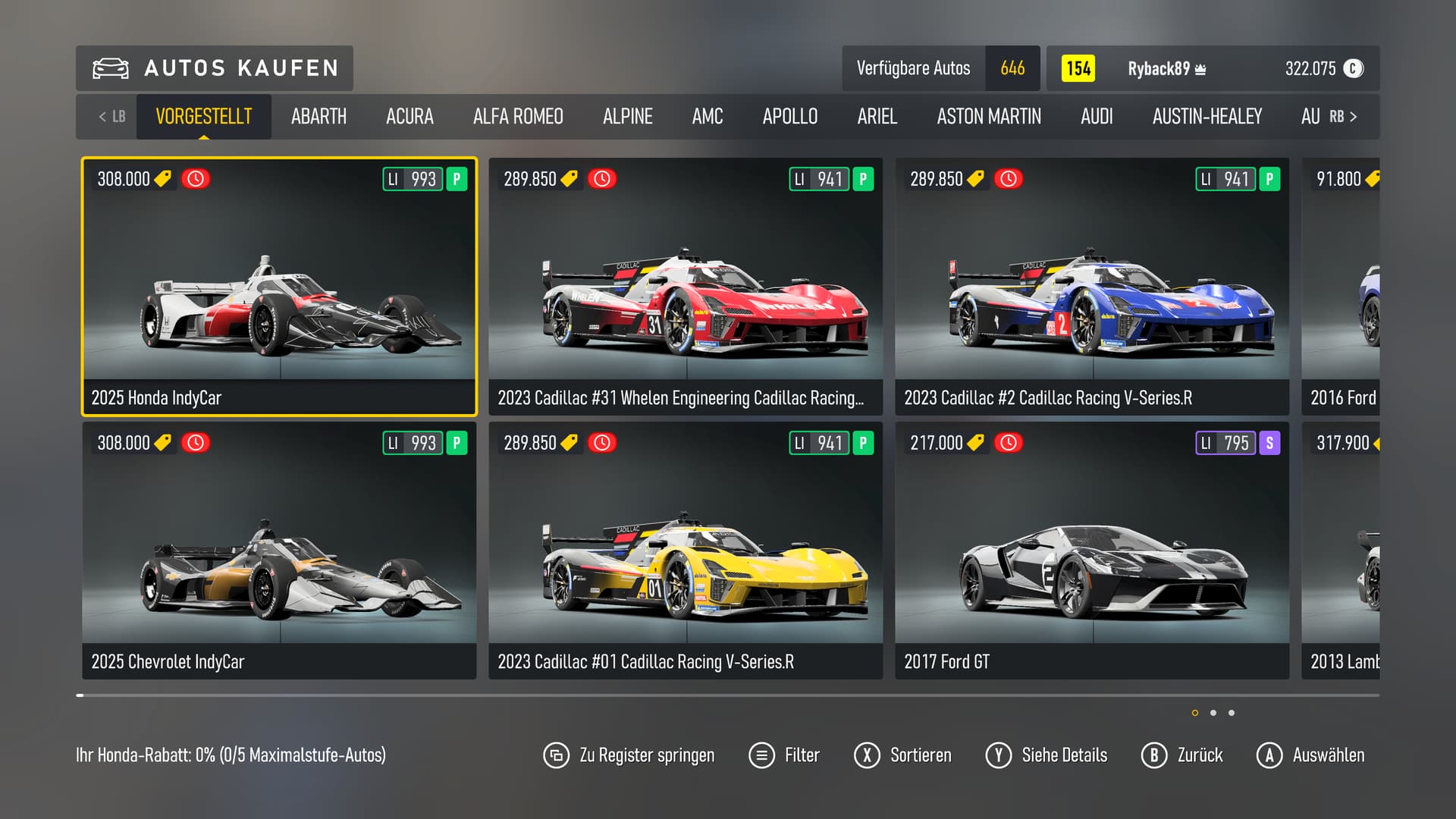The image size is (1456, 819).
Task: Select the Ariel tab
Action: (x=877, y=117)
